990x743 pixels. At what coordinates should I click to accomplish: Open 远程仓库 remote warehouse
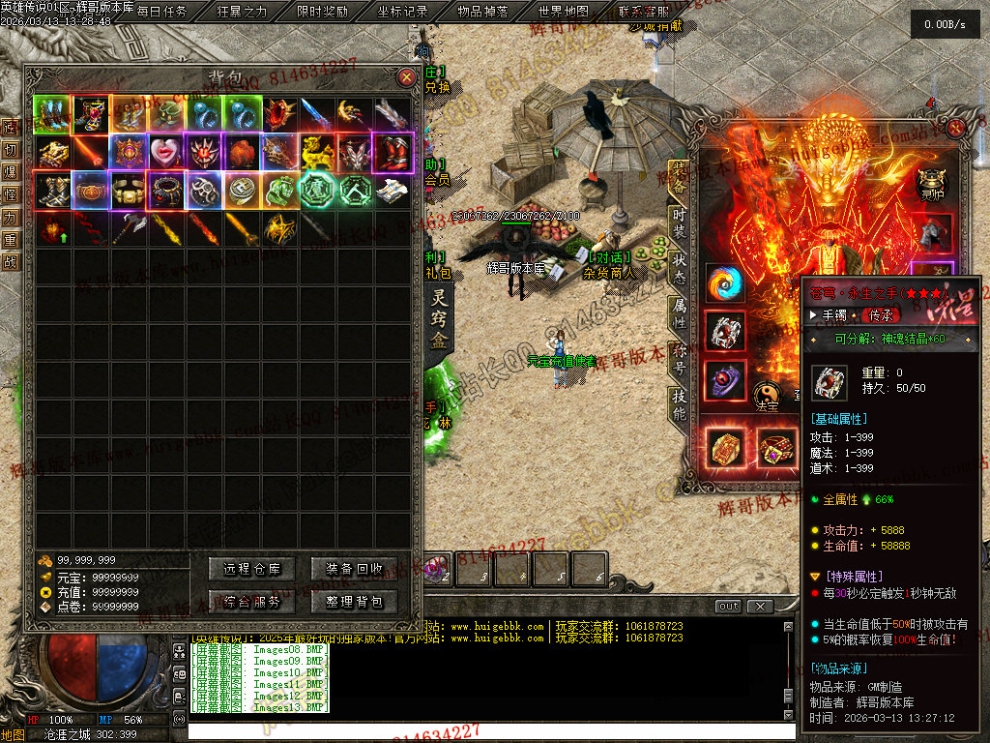(x=253, y=569)
